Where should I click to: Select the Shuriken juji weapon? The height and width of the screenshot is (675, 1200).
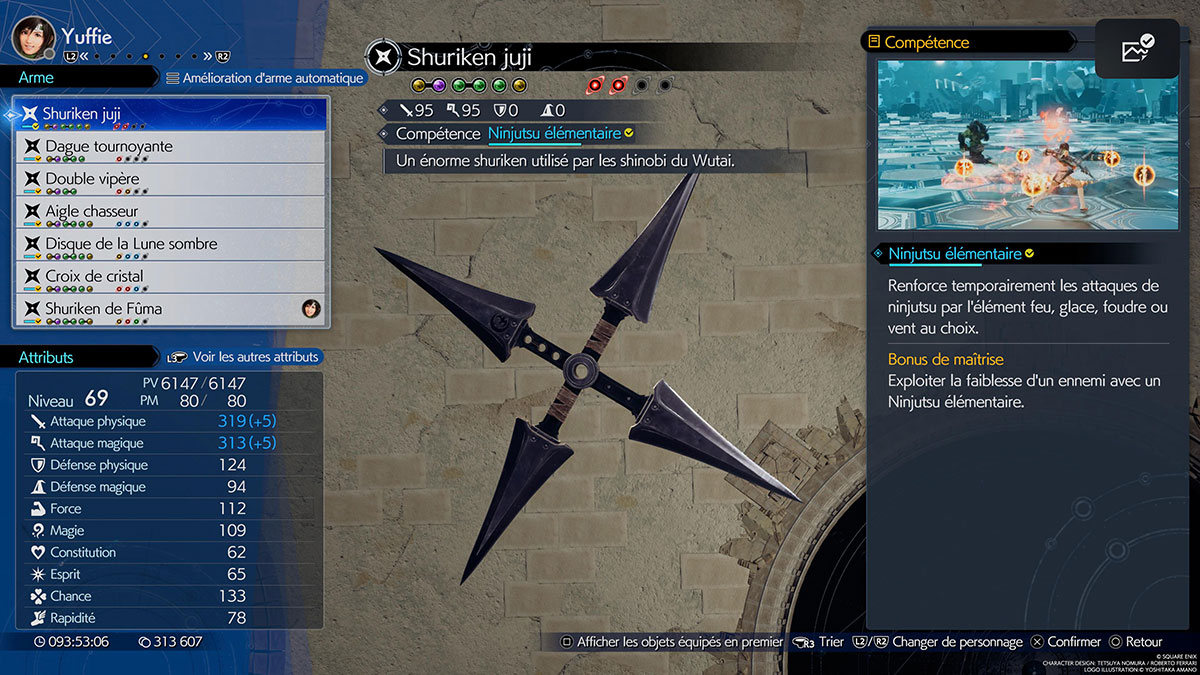click(x=170, y=114)
